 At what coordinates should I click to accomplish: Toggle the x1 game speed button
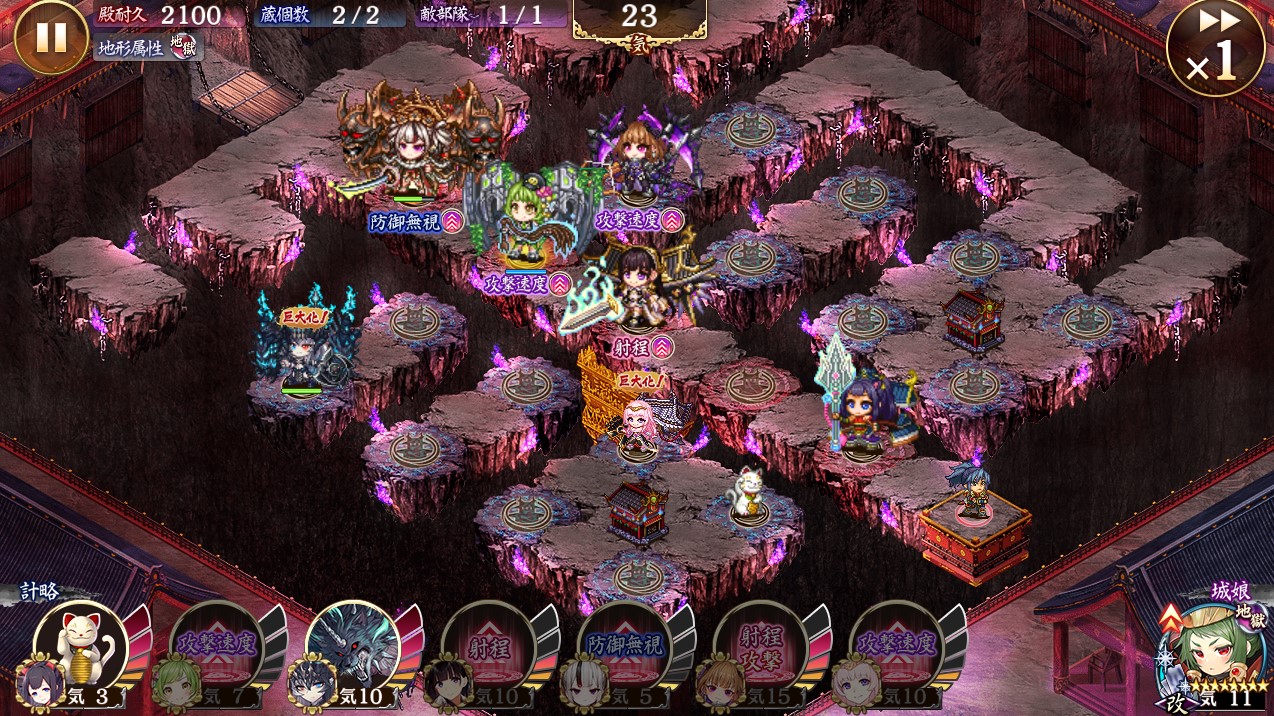[x=1214, y=49]
